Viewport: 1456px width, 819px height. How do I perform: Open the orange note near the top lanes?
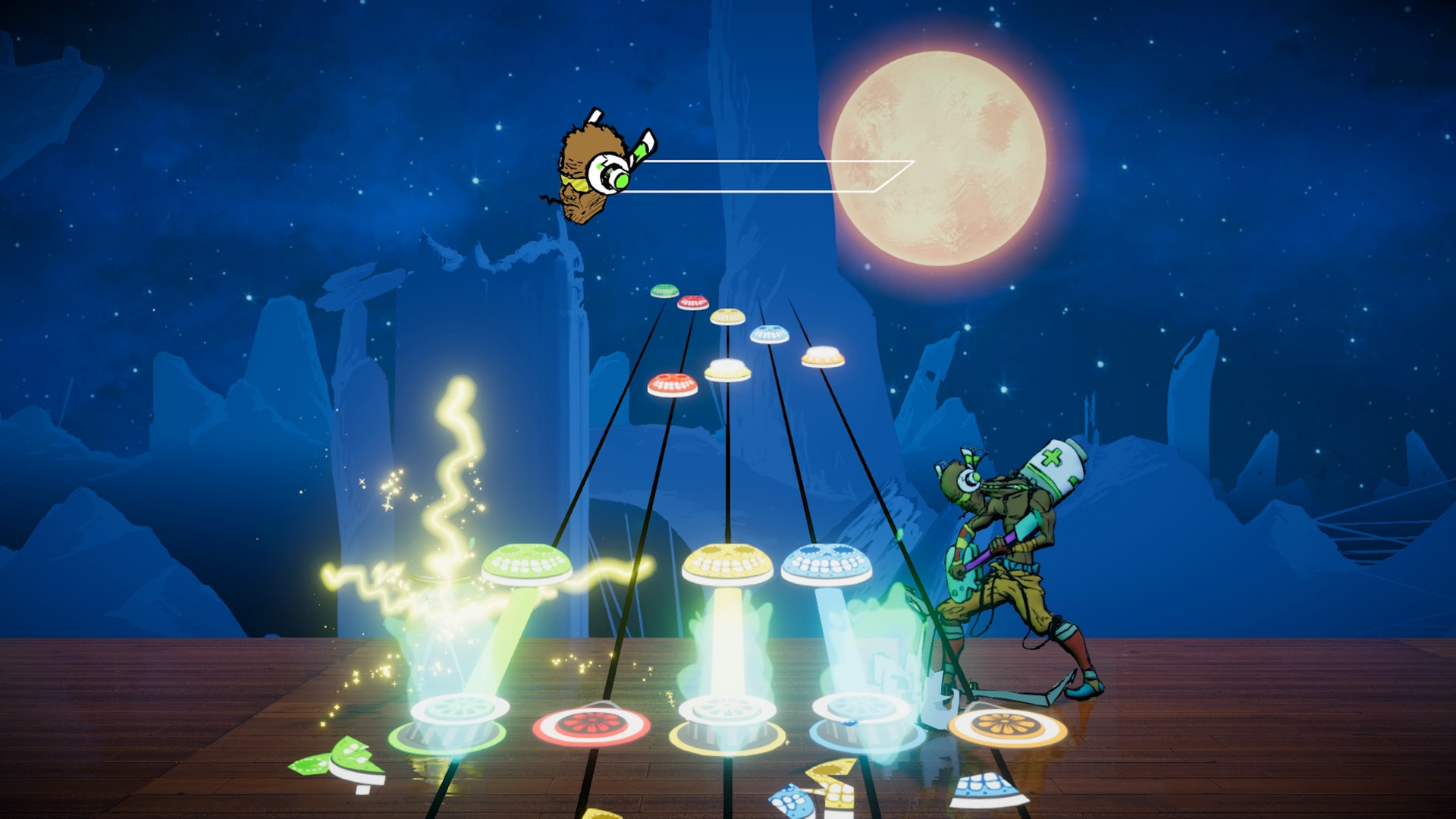[x=823, y=355]
